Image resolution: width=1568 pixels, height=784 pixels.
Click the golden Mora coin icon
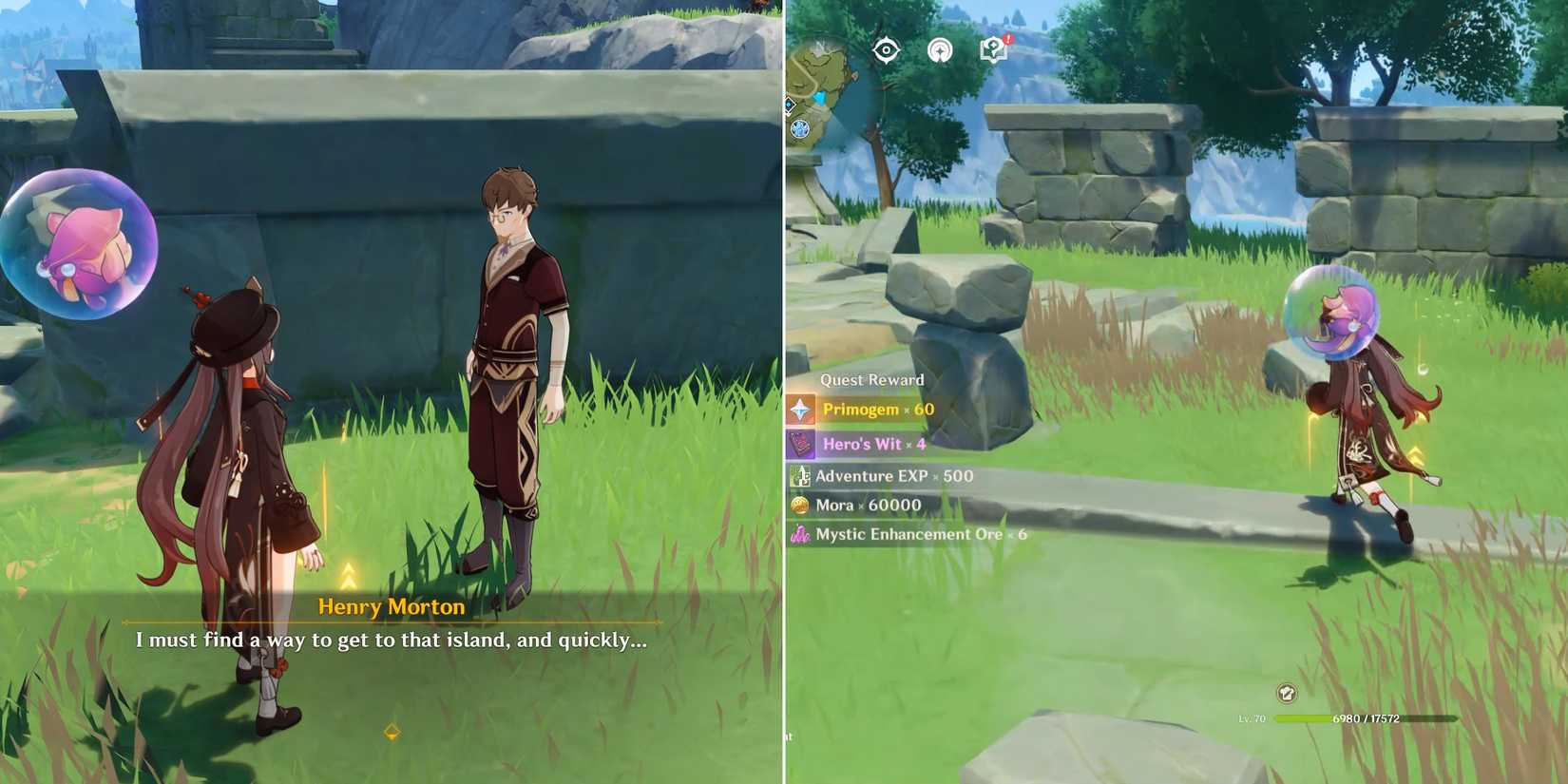point(799,505)
